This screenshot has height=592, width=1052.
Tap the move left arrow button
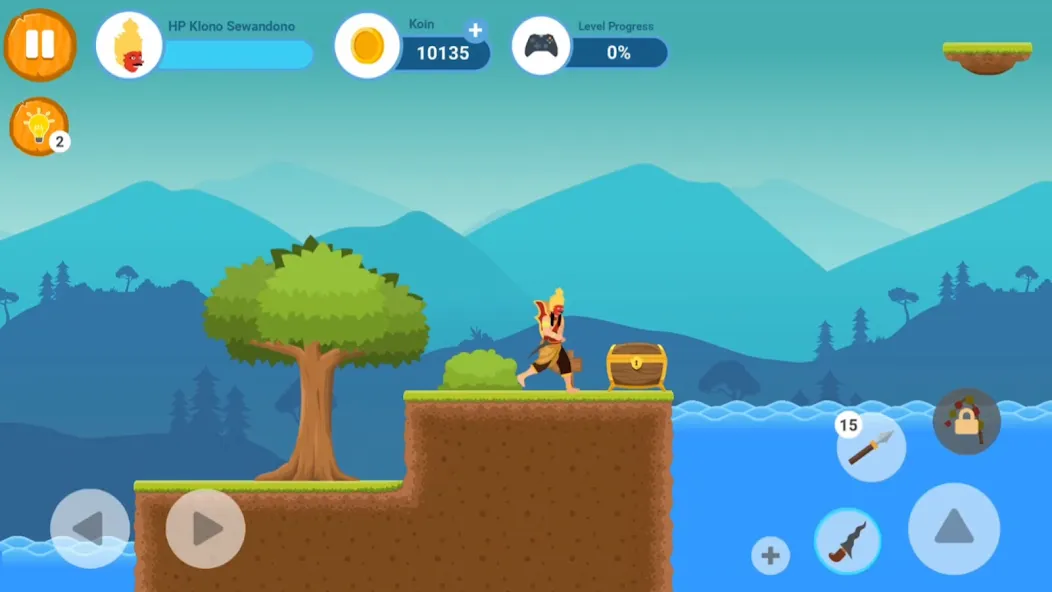click(90, 528)
